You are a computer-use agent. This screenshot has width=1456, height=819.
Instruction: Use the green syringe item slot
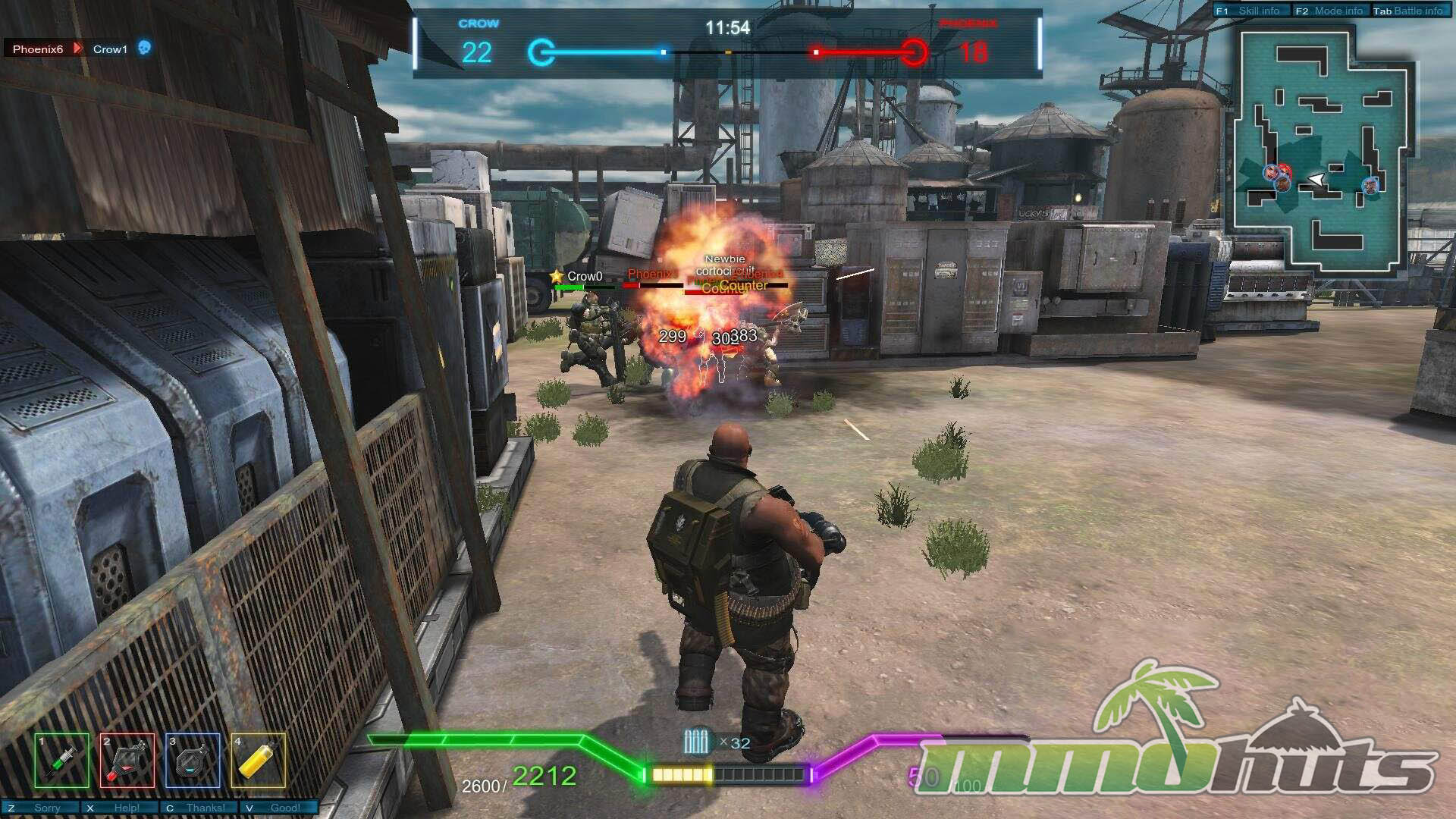click(61, 761)
